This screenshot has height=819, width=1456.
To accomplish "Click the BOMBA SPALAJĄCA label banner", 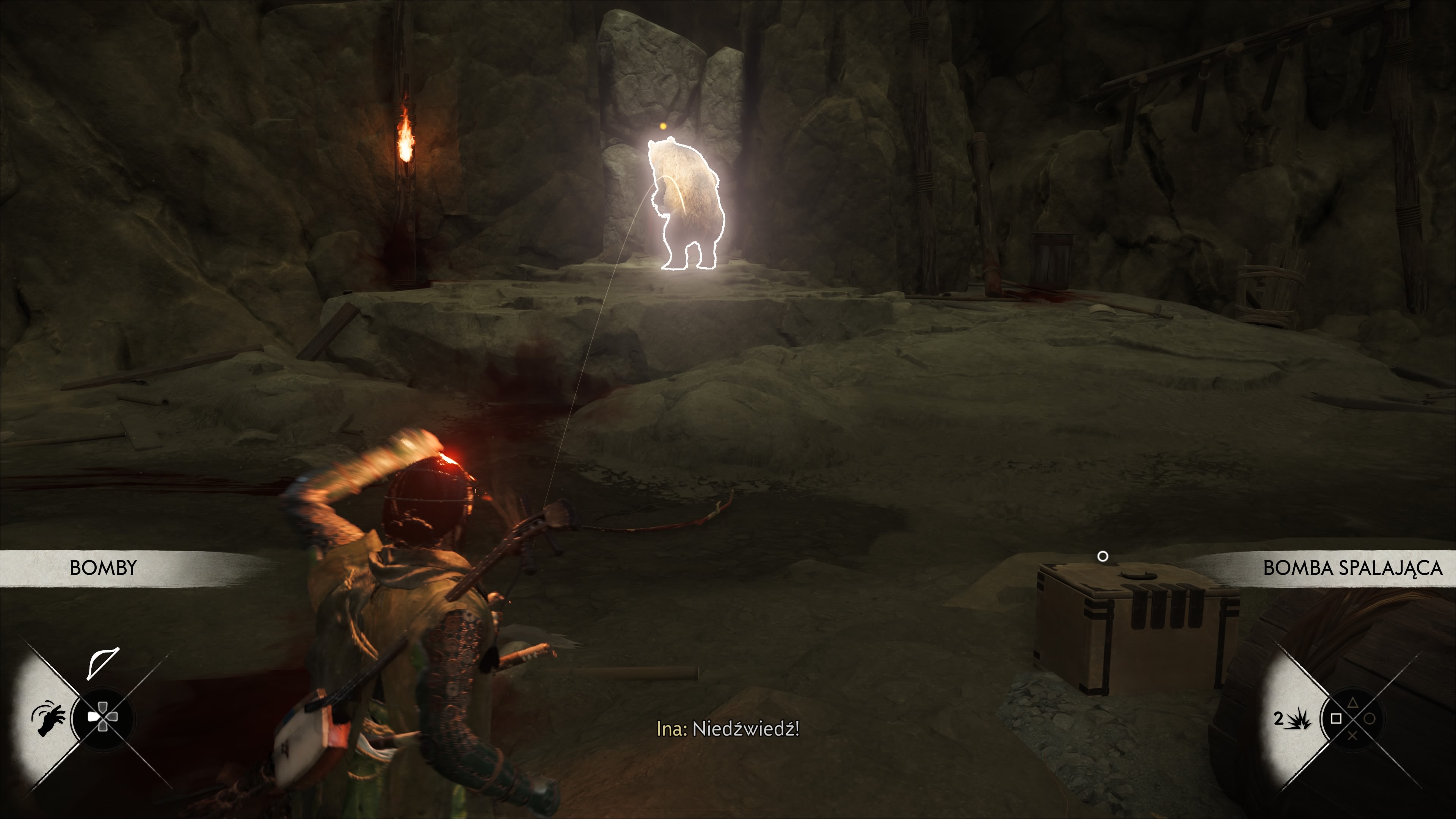I will [1352, 568].
